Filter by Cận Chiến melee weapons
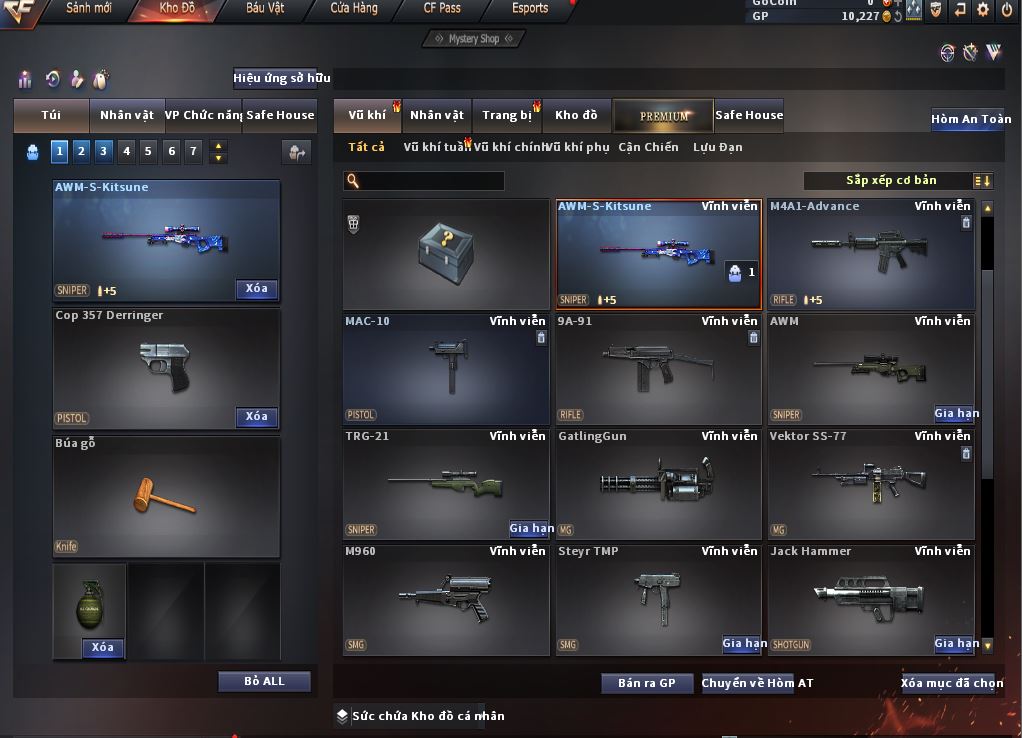The image size is (1022, 738). click(x=648, y=148)
